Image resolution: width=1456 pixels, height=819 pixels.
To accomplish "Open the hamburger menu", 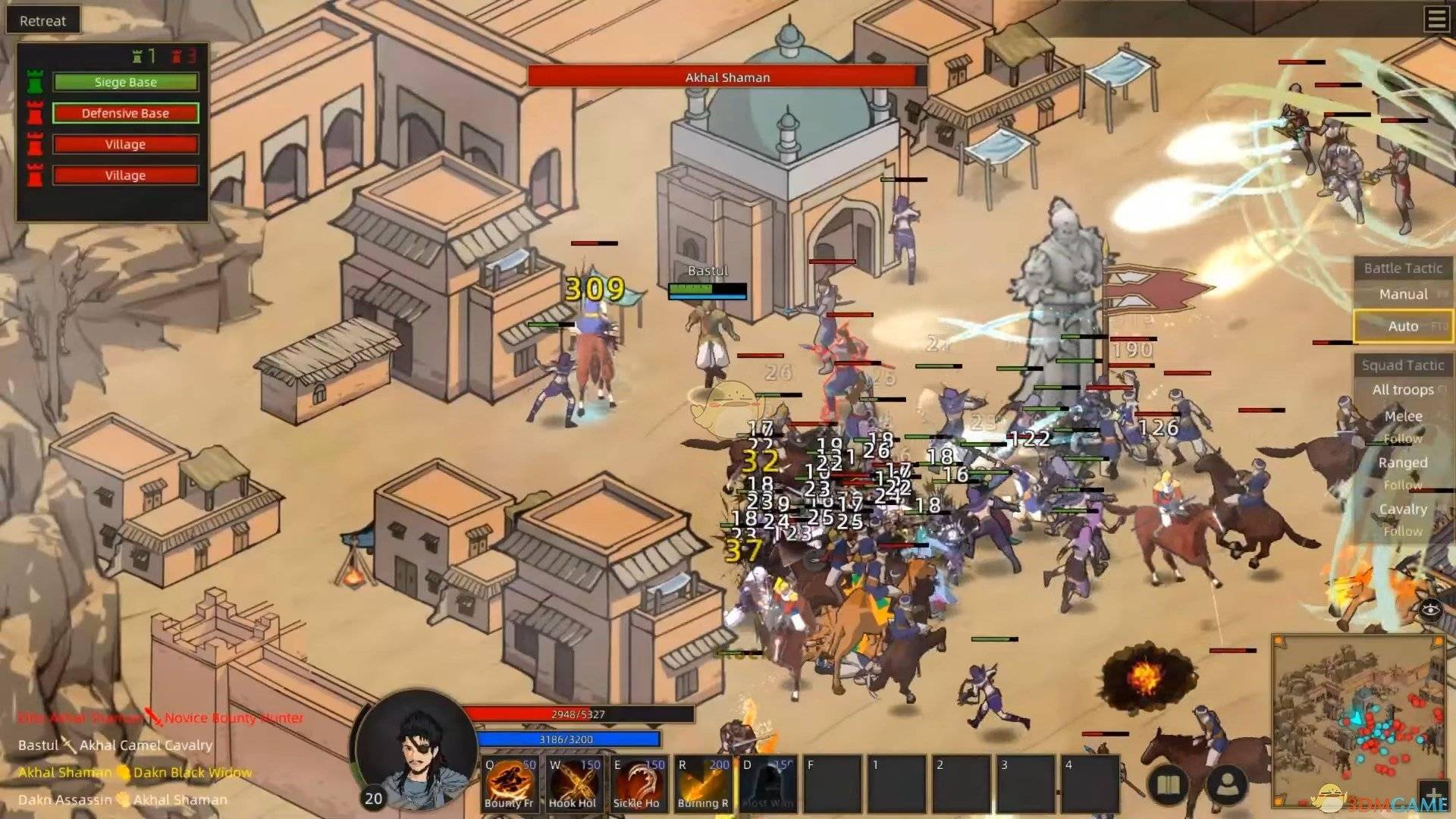I will (x=1436, y=19).
